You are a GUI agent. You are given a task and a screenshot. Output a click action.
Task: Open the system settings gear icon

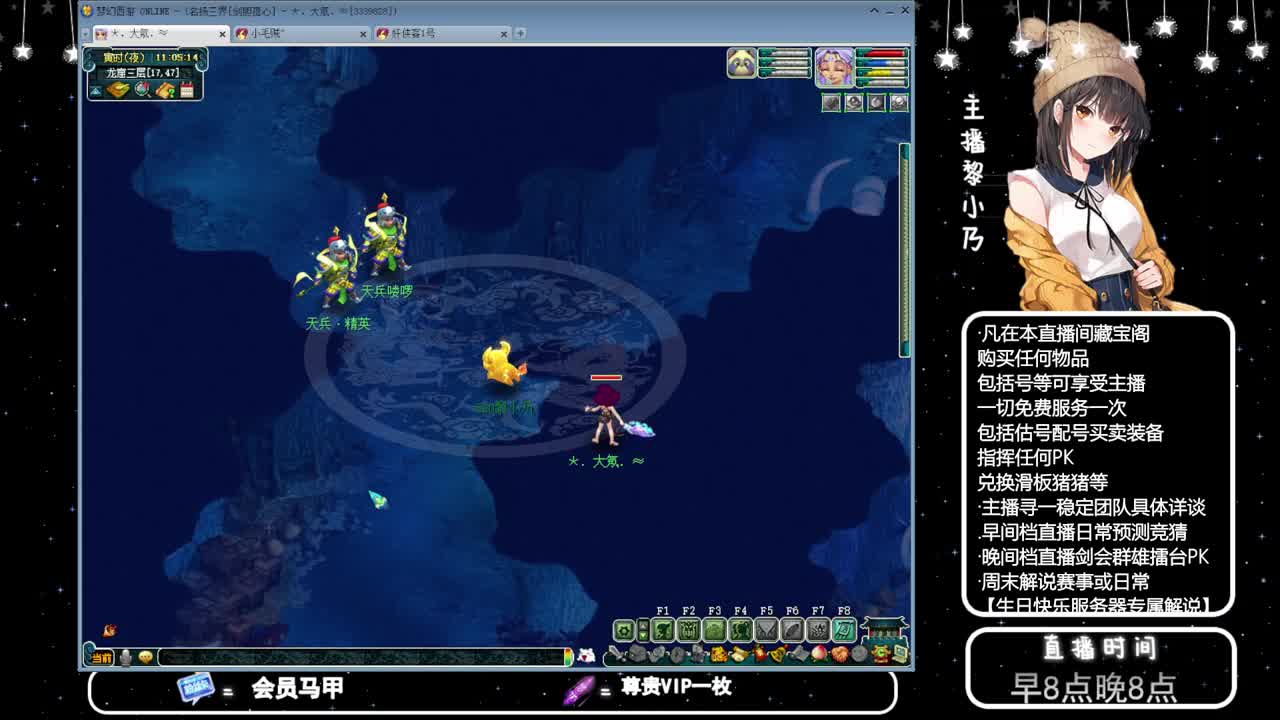click(x=624, y=631)
